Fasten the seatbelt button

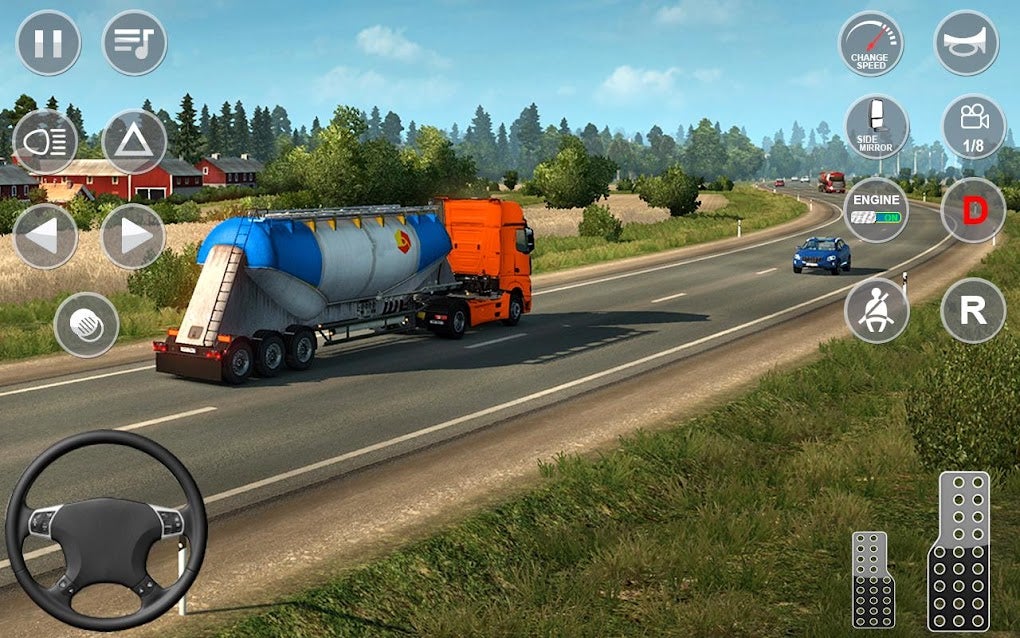point(876,310)
